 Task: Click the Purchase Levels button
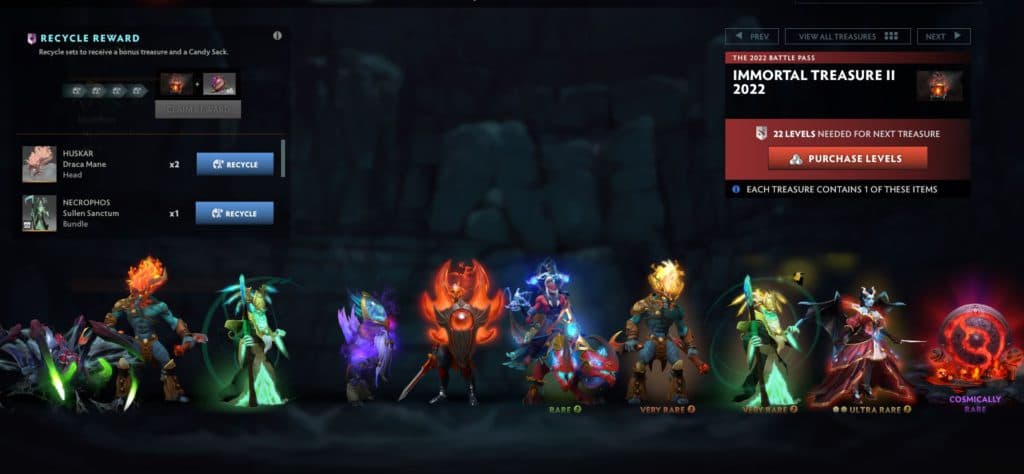(847, 158)
